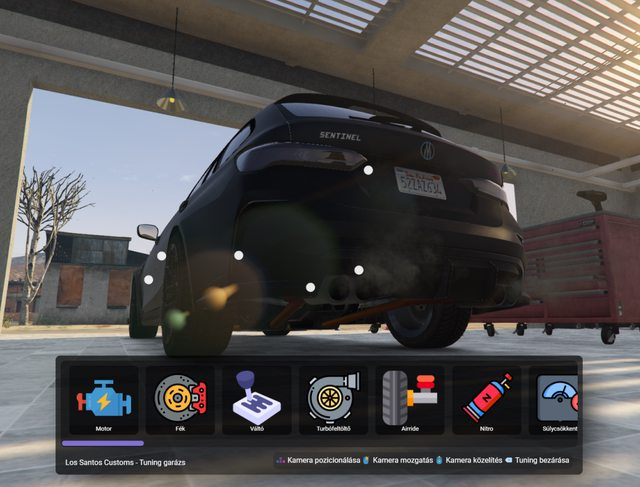Image resolution: width=640 pixels, height=487 pixels.
Task: Select the Airride suspension option
Action: (410, 400)
